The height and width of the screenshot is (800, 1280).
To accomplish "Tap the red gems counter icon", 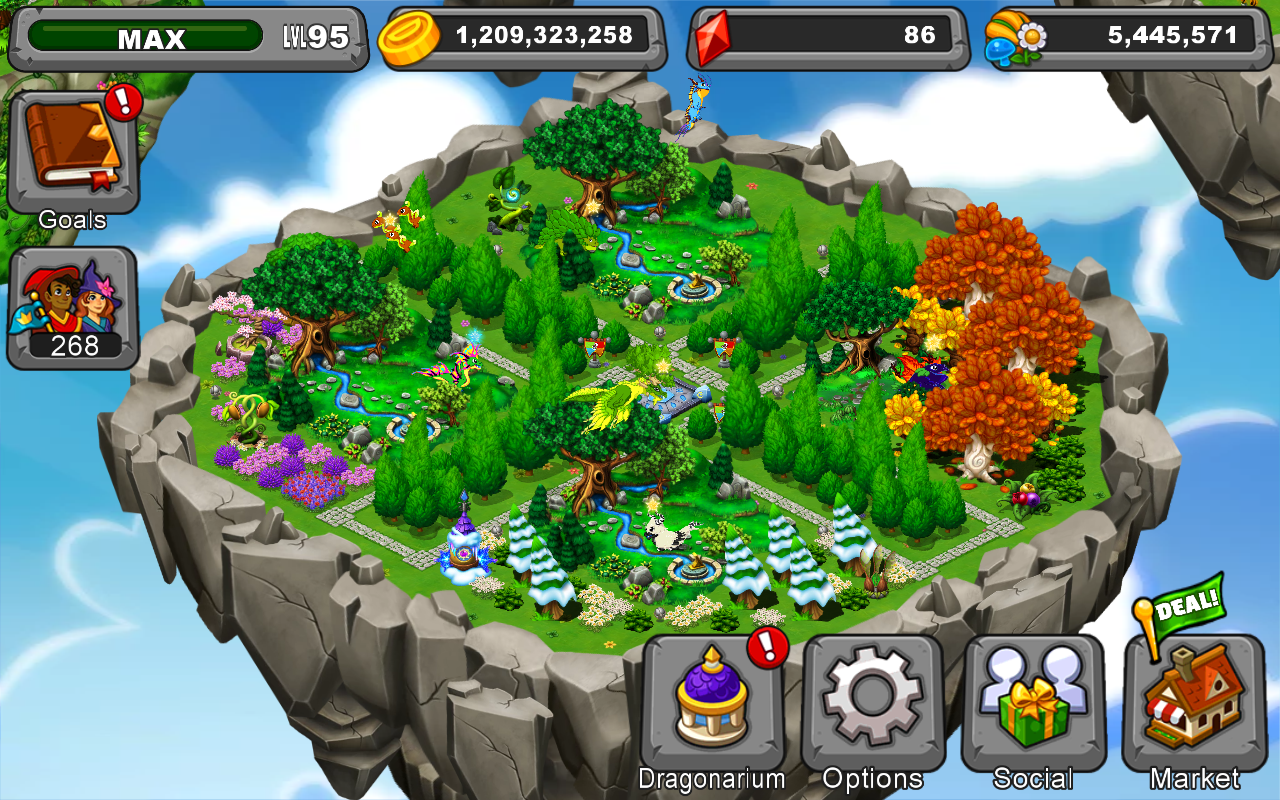I will (x=712, y=35).
